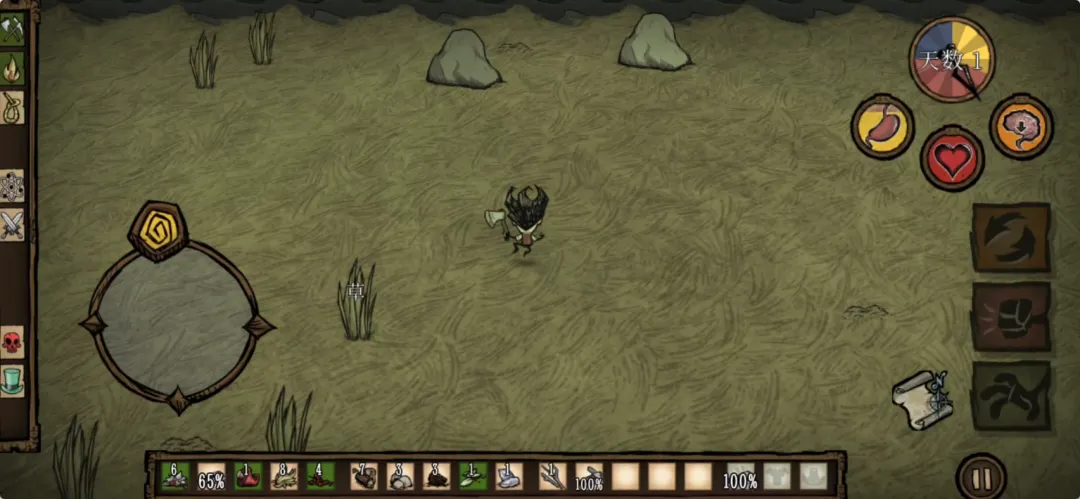Open the crossed-swords Fight crafting tab
The width and height of the screenshot is (1080, 499).
(12, 224)
